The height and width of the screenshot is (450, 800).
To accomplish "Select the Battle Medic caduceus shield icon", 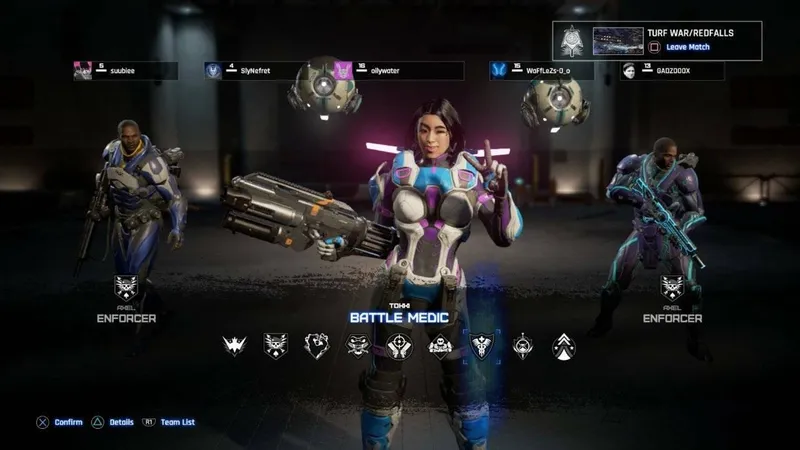I will click(484, 346).
